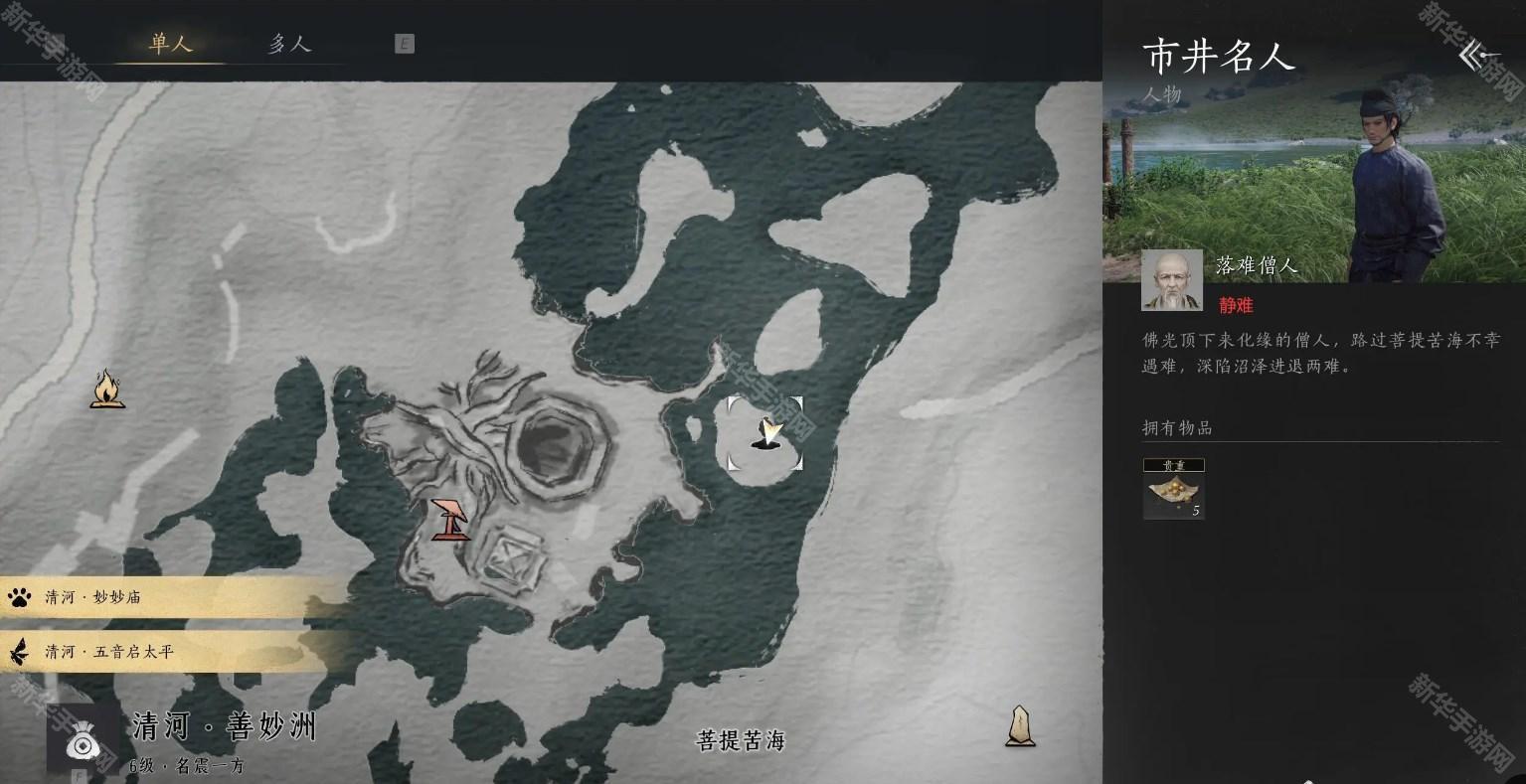Click the 落难僧人 portrait
The height and width of the screenshot is (784, 1526).
1171,279
